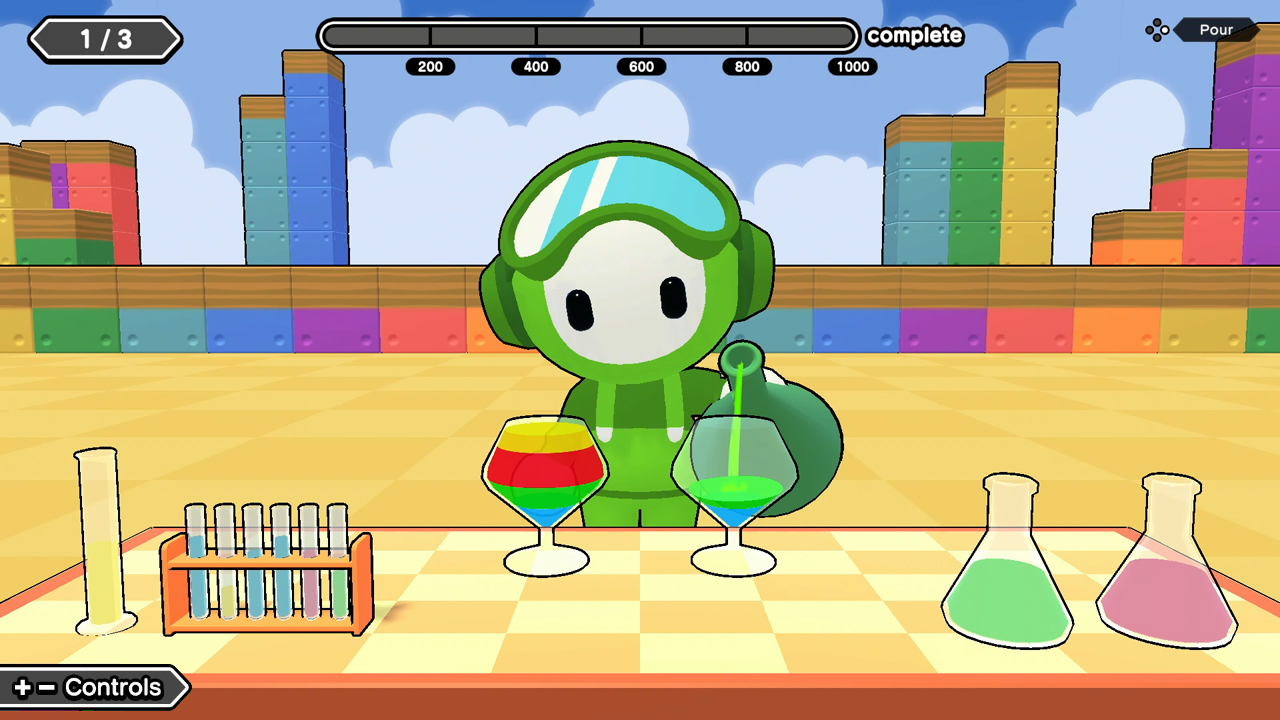Viewport: 1280px width, 720px height.
Task: Click the Pour gamepad button icon
Action: pyautogui.click(x=1157, y=30)
